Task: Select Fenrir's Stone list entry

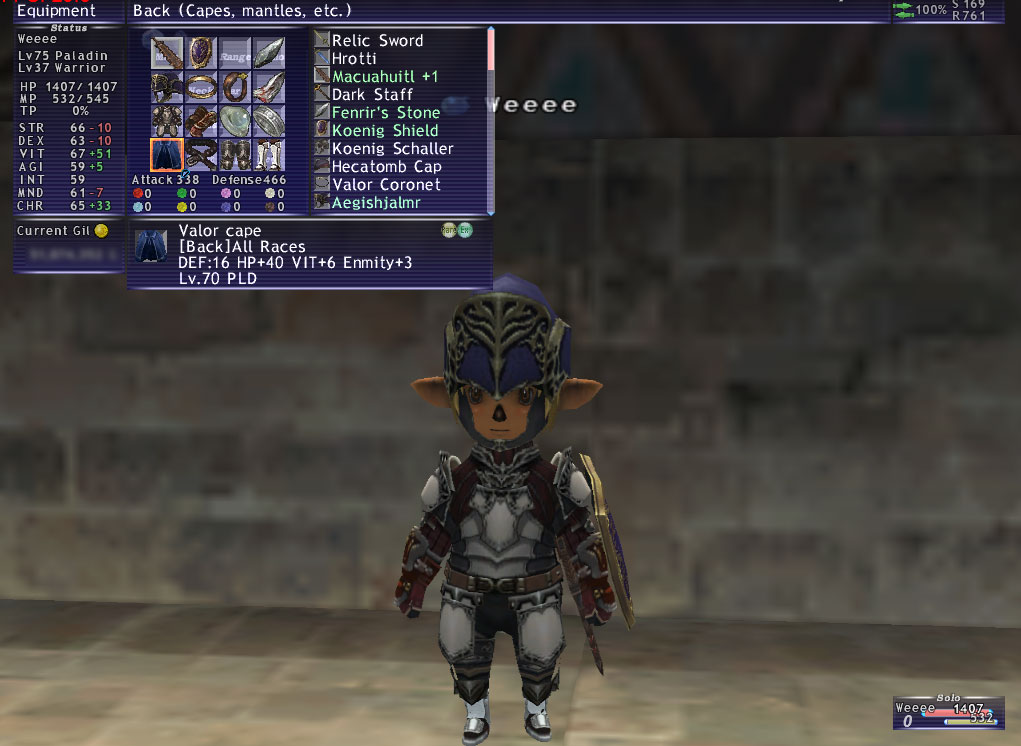Action: pyautogui.click(x=386, y=113)
